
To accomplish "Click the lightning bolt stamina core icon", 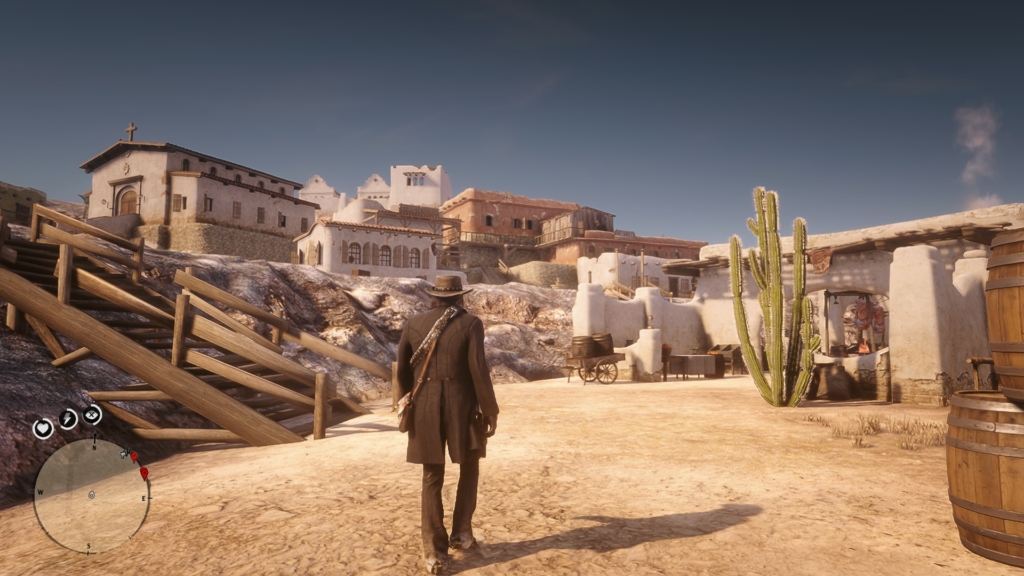I will [68, 419].
